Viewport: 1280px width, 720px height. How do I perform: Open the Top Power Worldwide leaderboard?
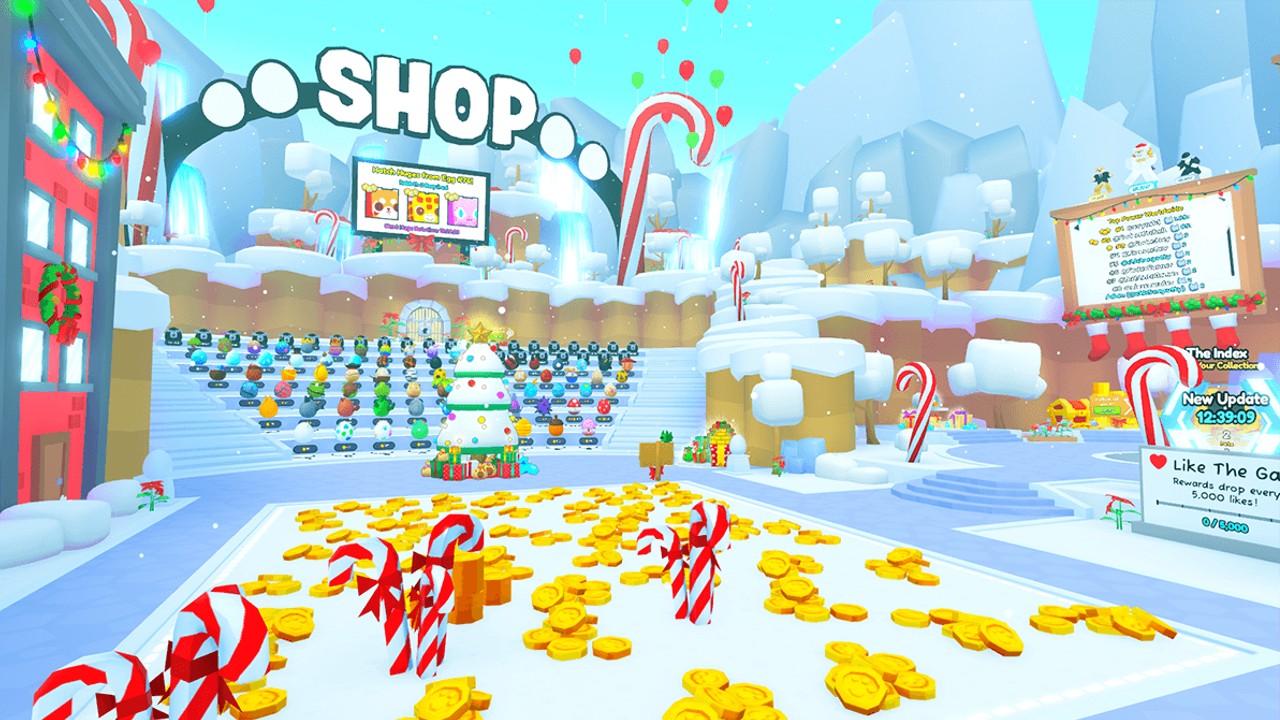(x=1147, y=216)
